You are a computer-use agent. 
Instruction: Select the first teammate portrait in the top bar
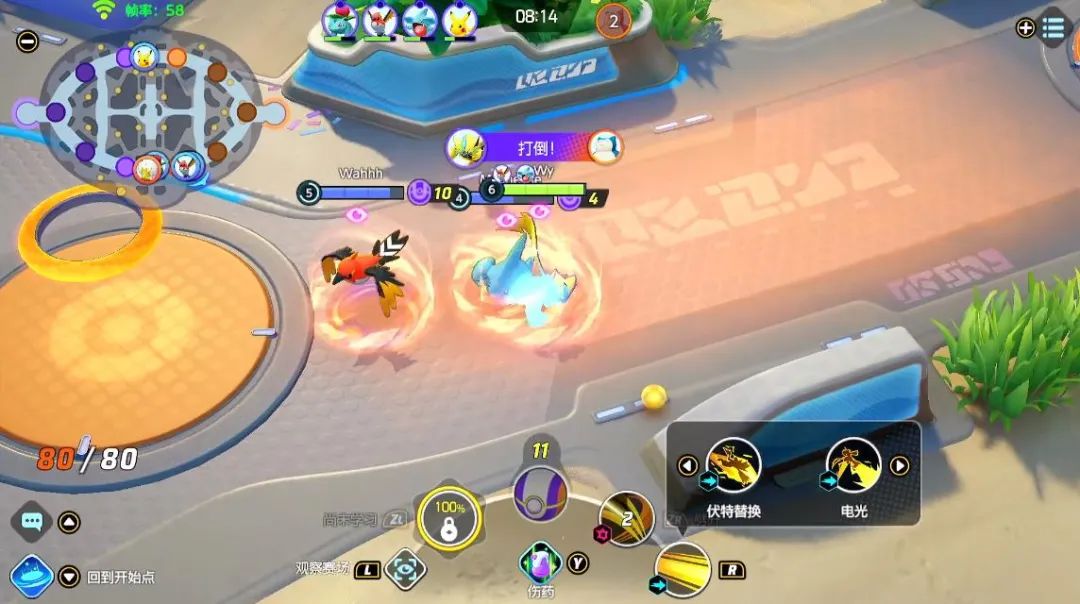pos(340,20)
